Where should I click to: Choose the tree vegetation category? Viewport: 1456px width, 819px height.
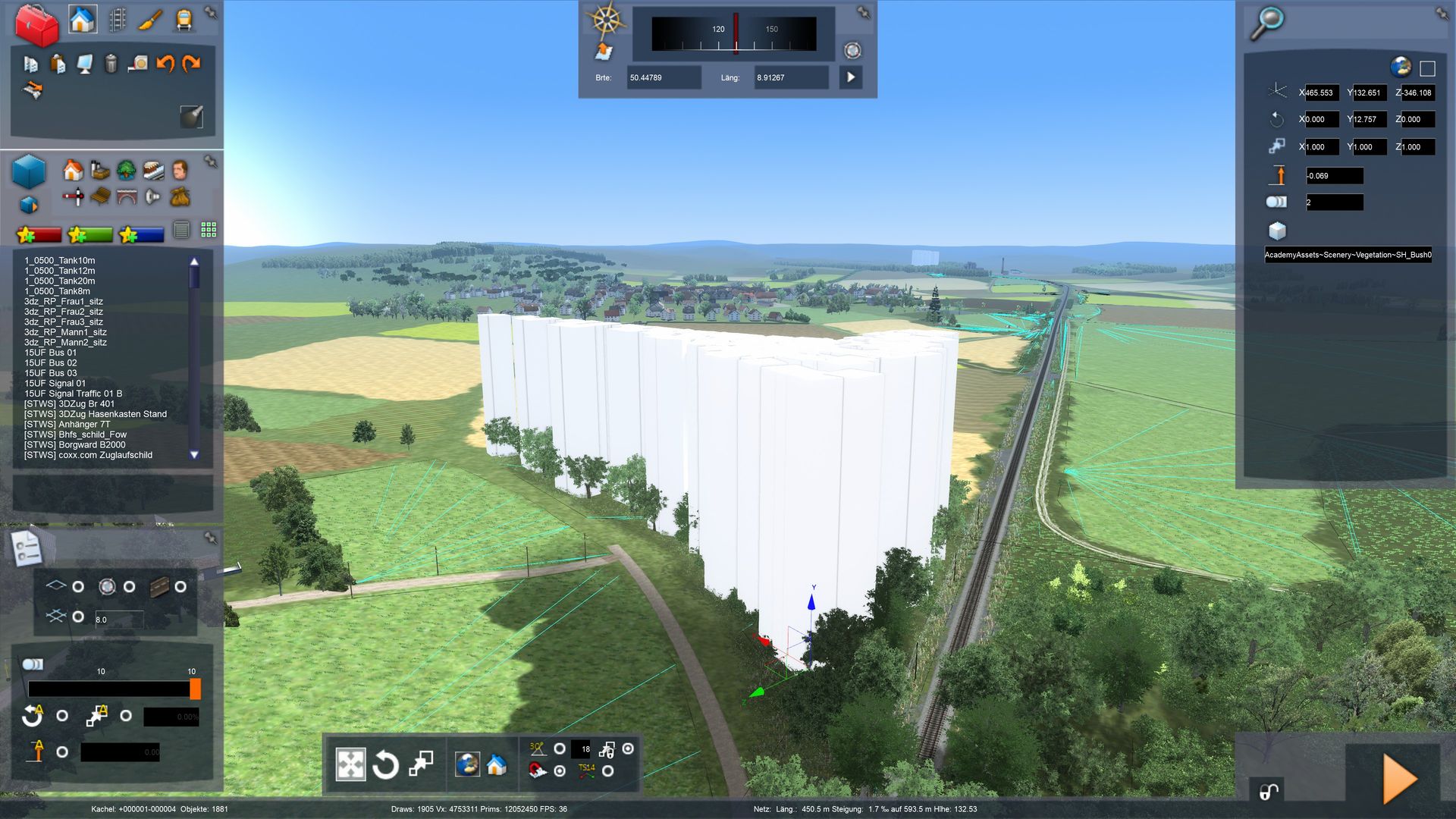click(x=127, y=170)
